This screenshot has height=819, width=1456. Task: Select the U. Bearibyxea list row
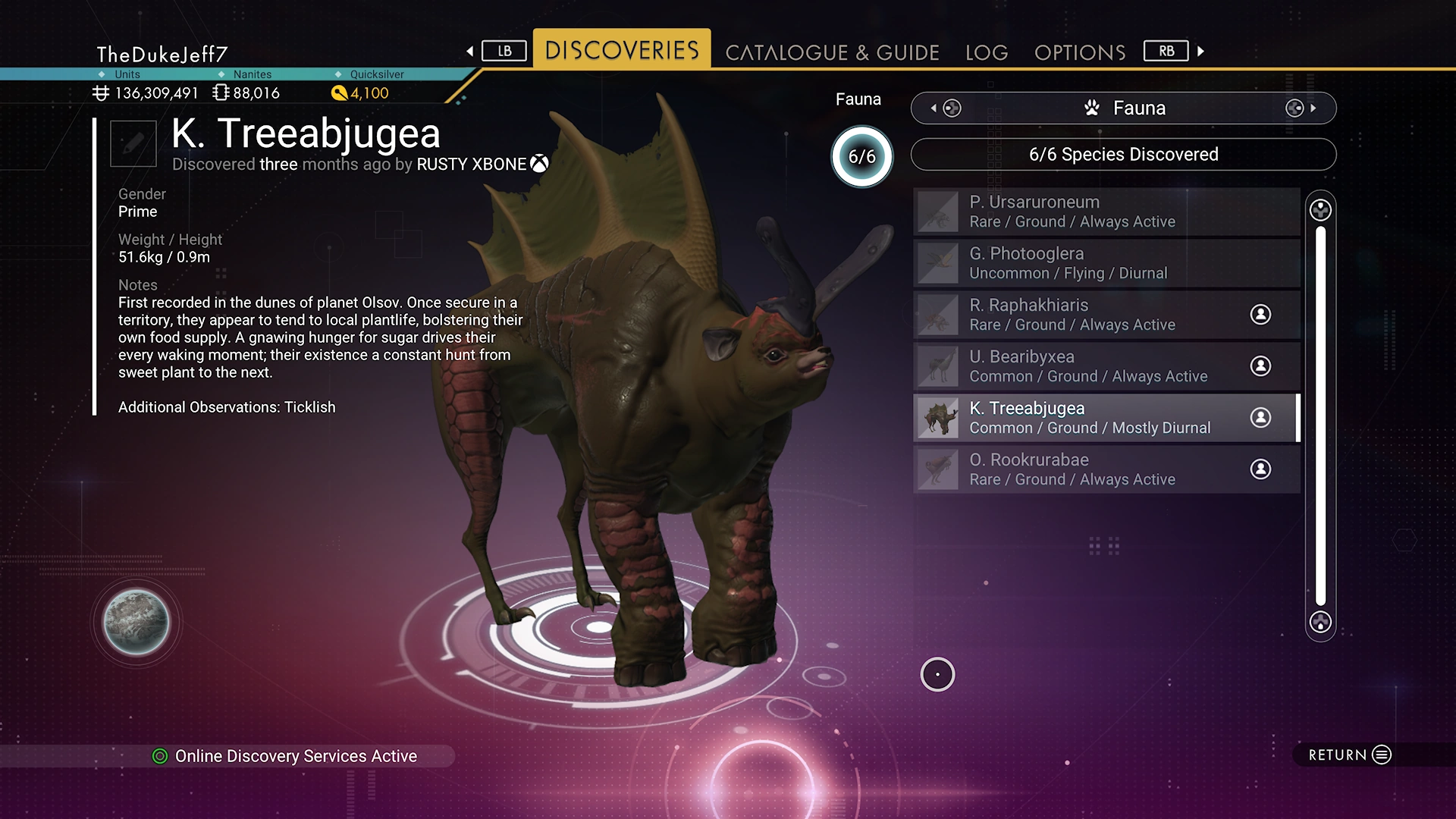(1106, 366)
